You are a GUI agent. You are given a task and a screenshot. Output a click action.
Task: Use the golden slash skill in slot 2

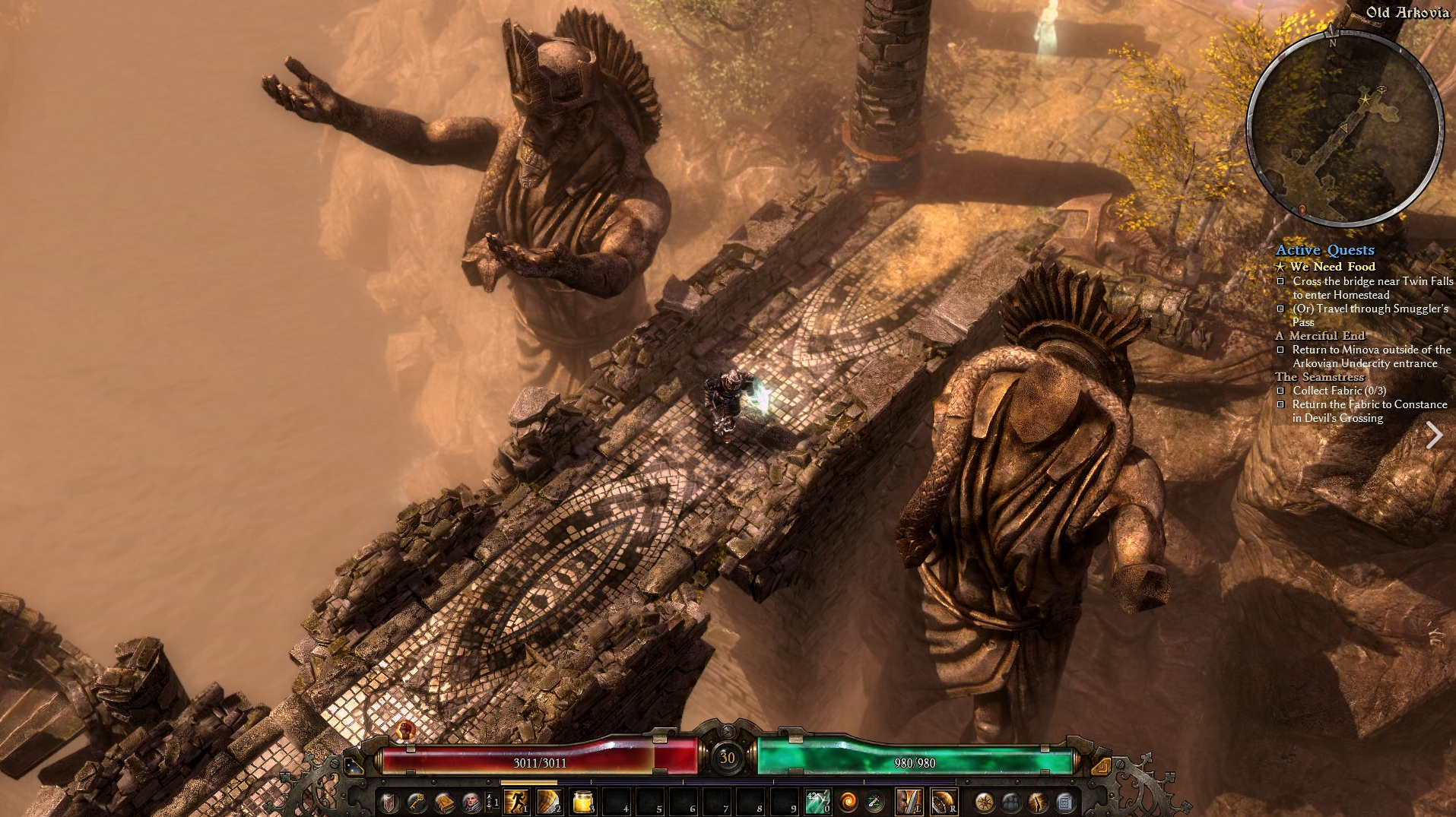[x=548, y=801]
